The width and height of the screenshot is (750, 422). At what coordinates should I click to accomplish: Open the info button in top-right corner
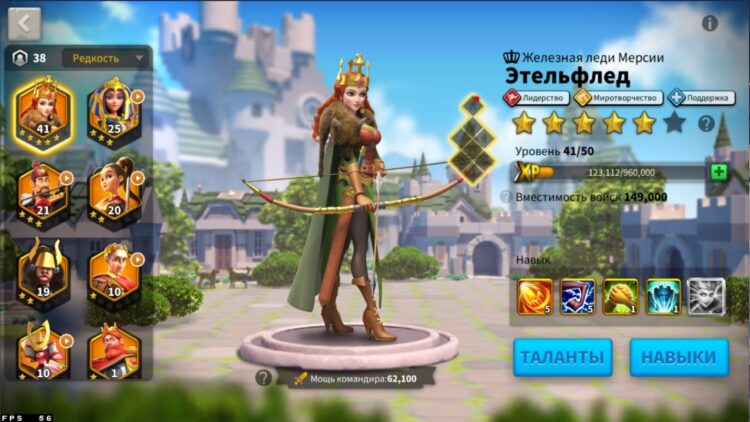pos(710,23)
